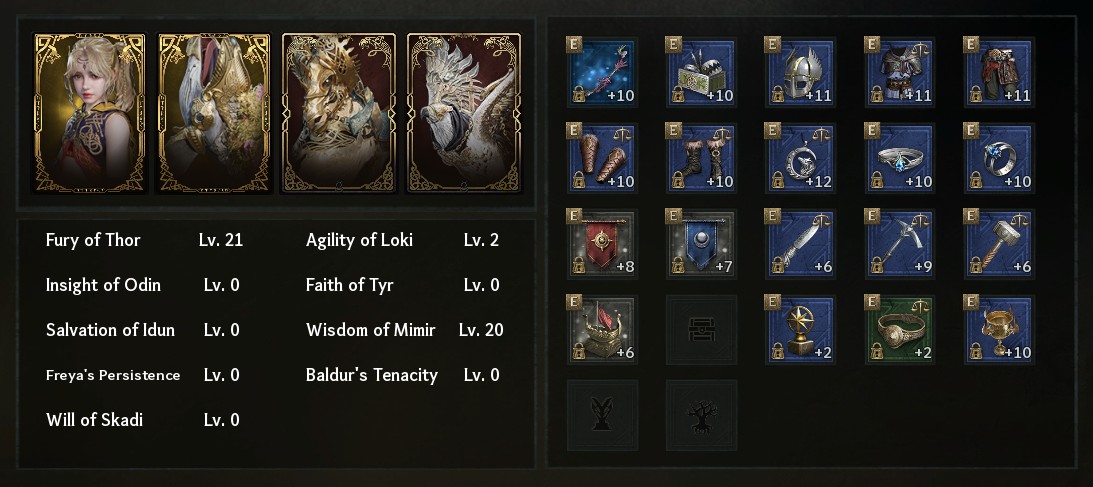Click the +6 hammer tool slot
1093x487 pixels.
click(x=999, y=244)
